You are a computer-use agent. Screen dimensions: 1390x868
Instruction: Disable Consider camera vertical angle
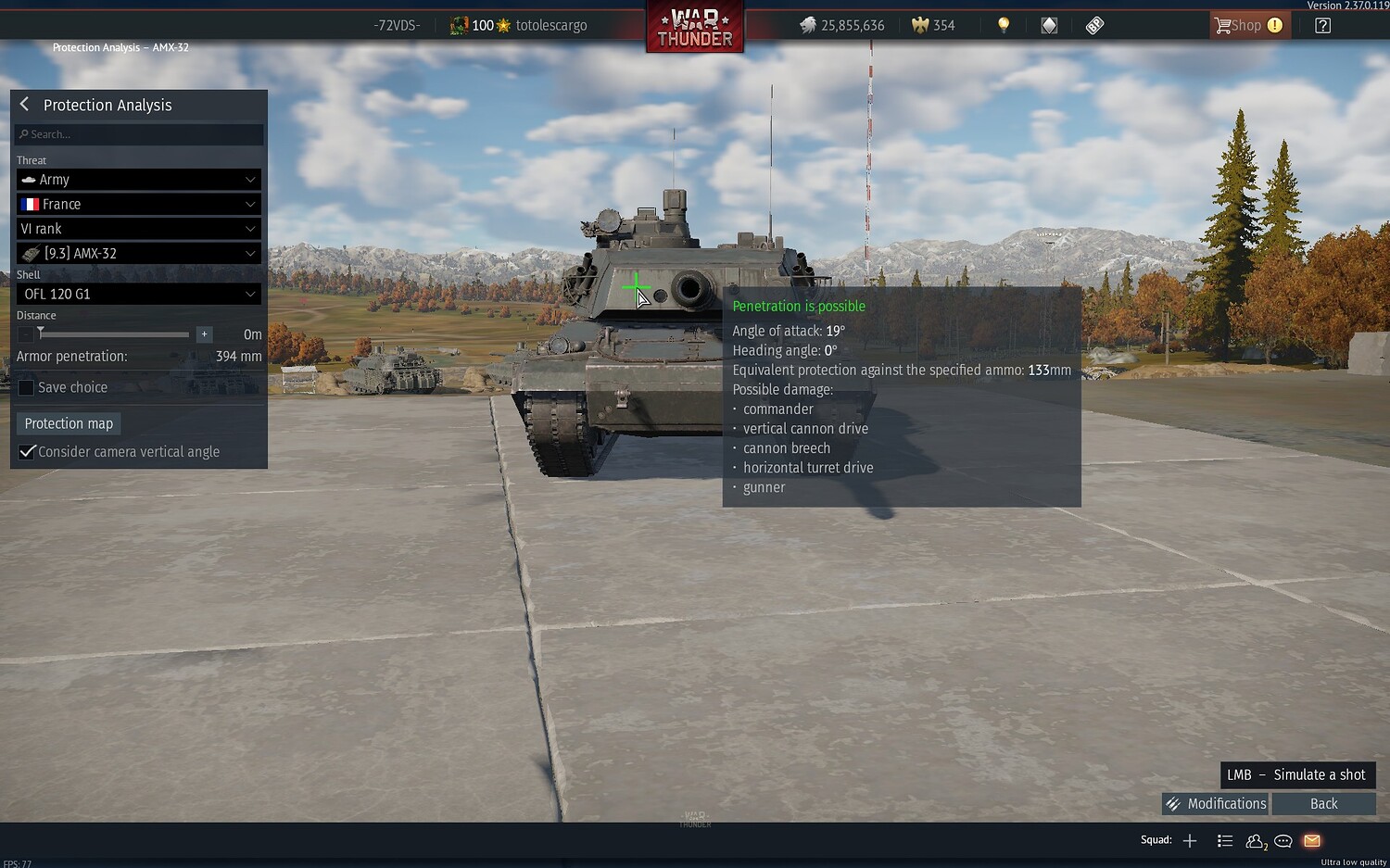(27, 451)
